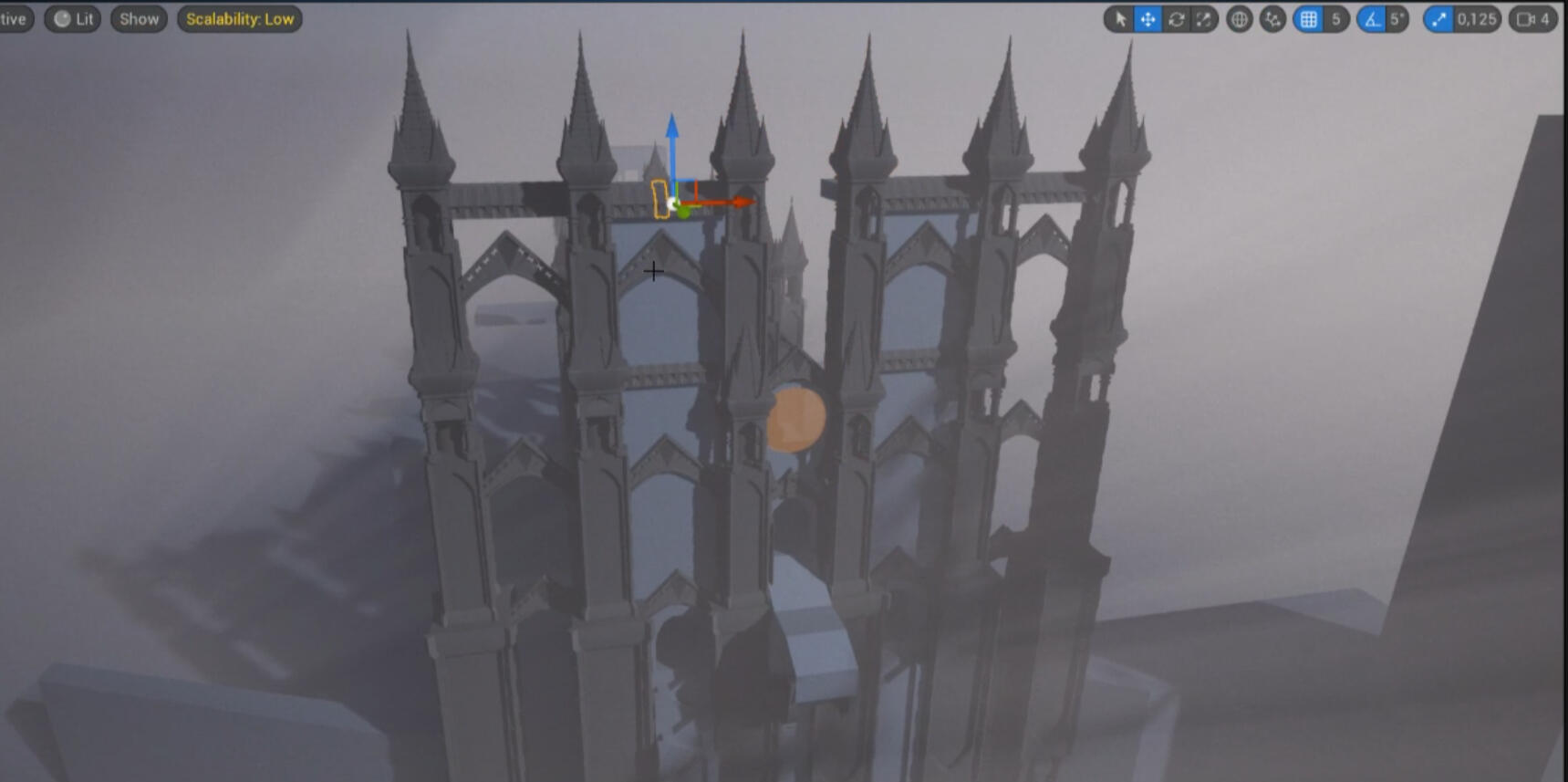The height and width of the screenshot is (782, 1568).
Task: Disable scale snapping toggle
Action: (x=1441, y=18)
